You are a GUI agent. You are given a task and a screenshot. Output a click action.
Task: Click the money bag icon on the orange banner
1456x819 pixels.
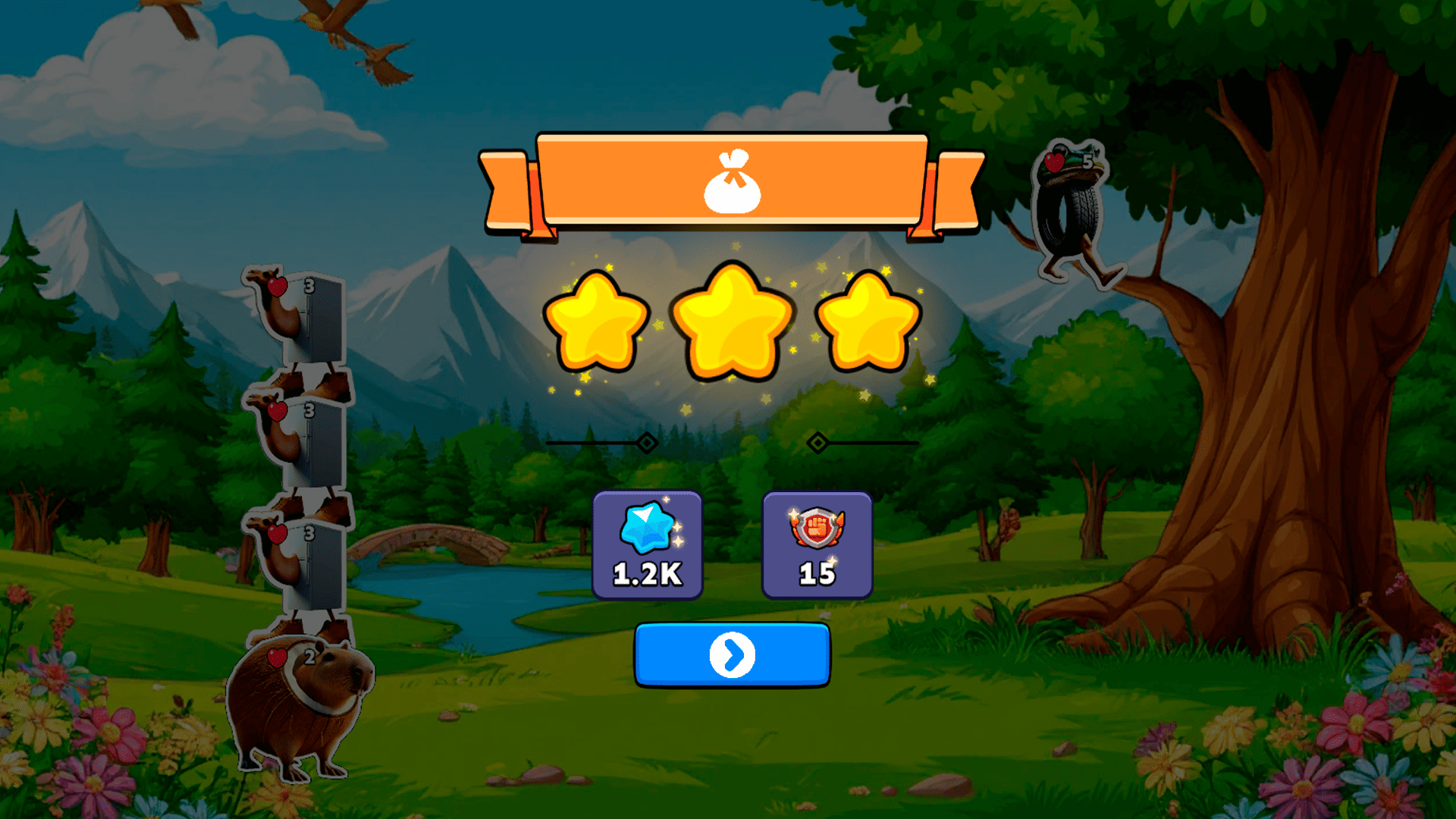(730, 184)
